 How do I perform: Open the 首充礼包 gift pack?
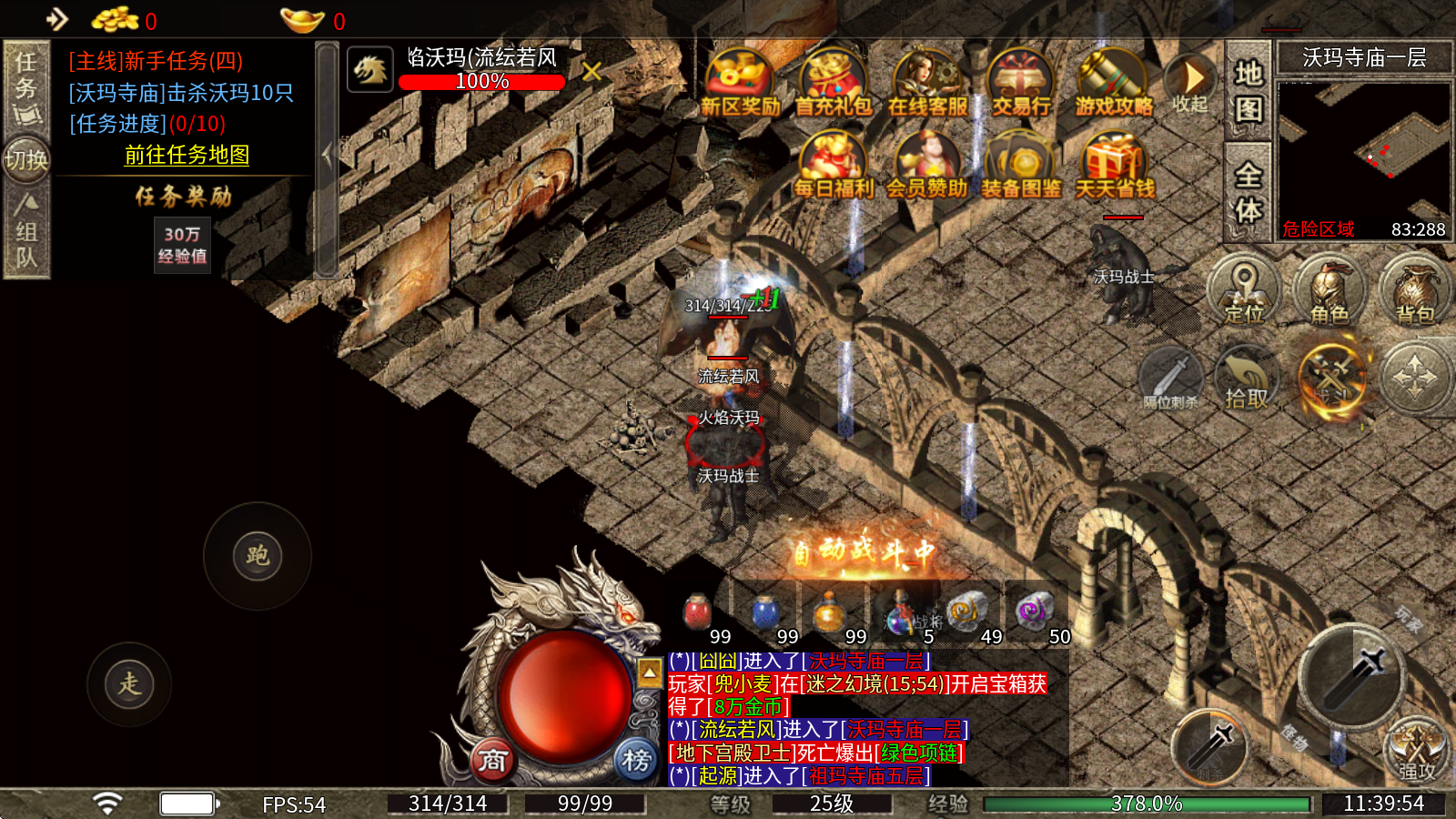[833, 84]
